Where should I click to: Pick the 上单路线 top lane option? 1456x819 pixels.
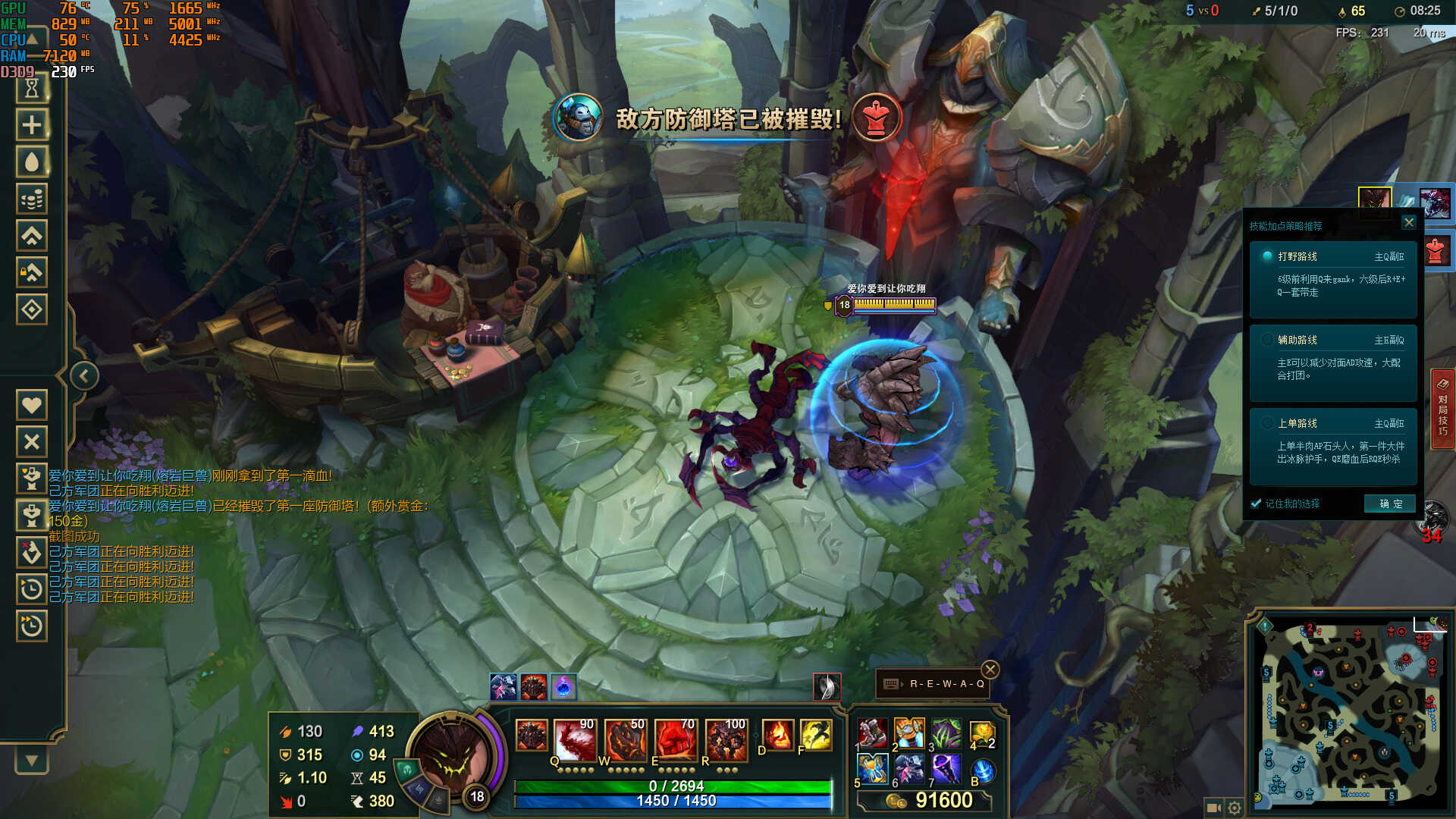tap(1333, 440)
